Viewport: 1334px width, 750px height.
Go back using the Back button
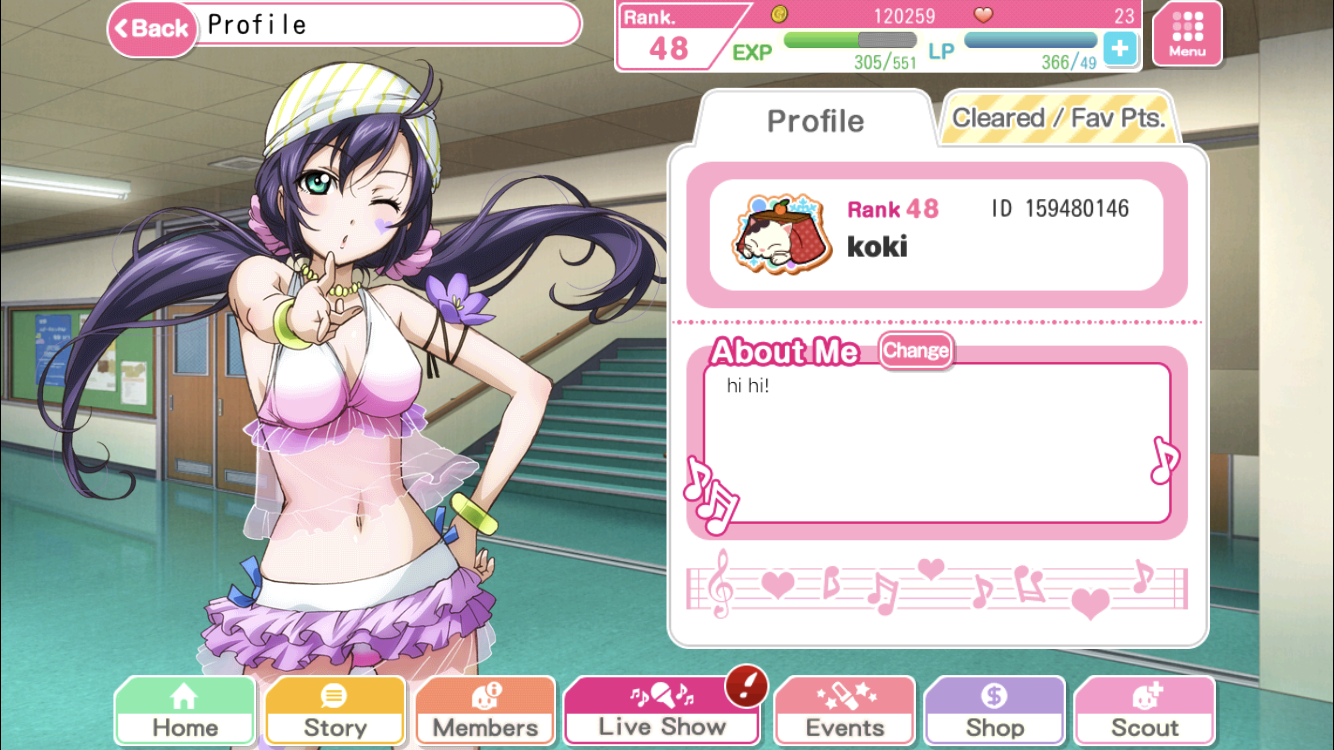(x=153, y=27)
